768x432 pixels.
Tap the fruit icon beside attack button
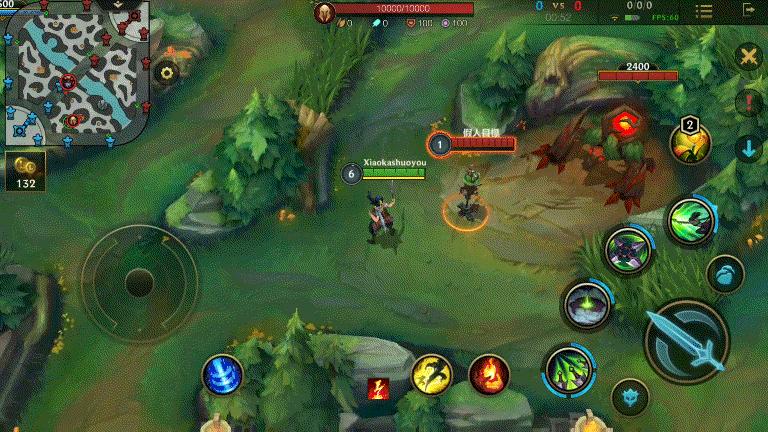[x=724, y=272]
